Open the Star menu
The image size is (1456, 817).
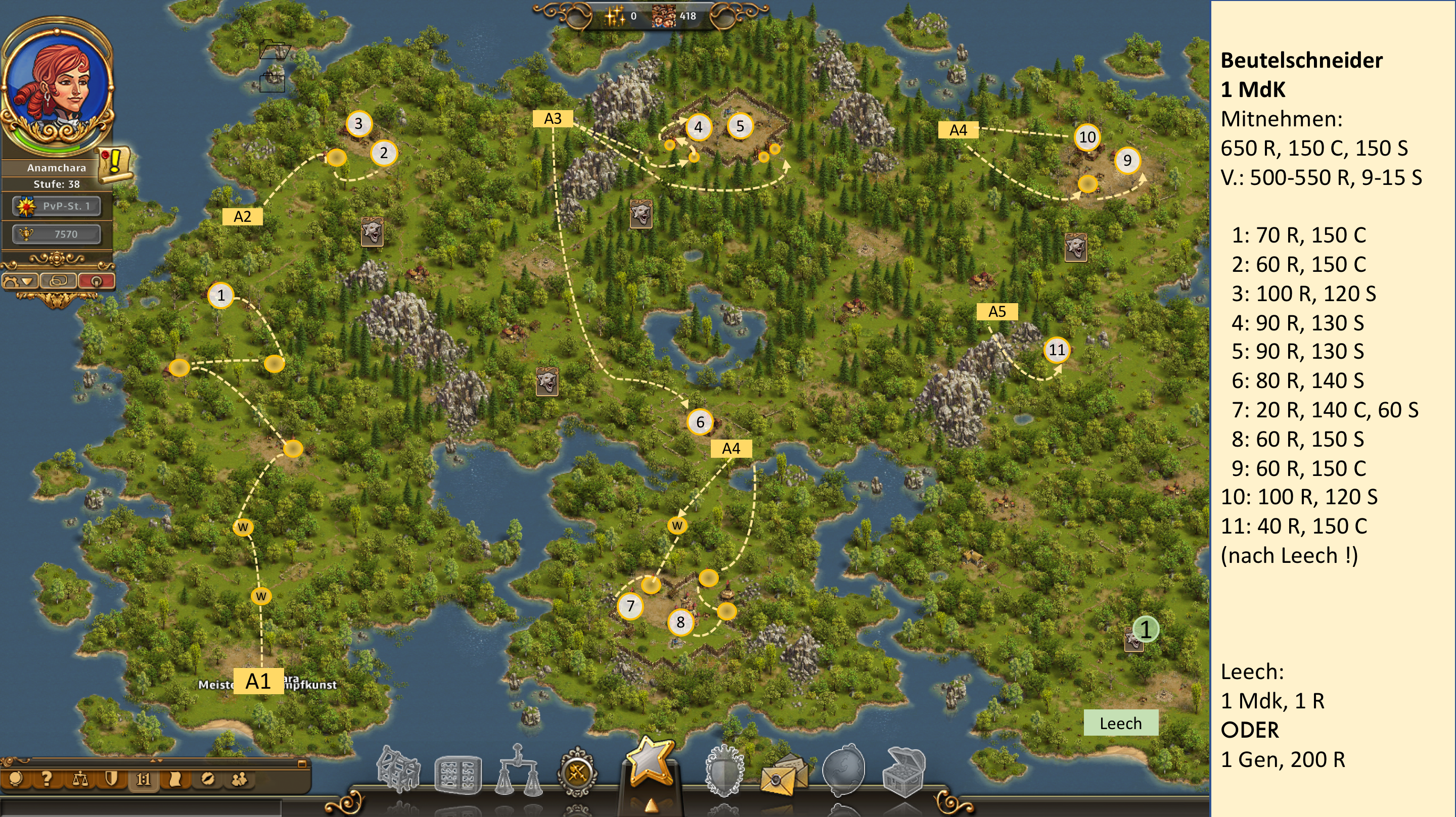pos(650,764)
